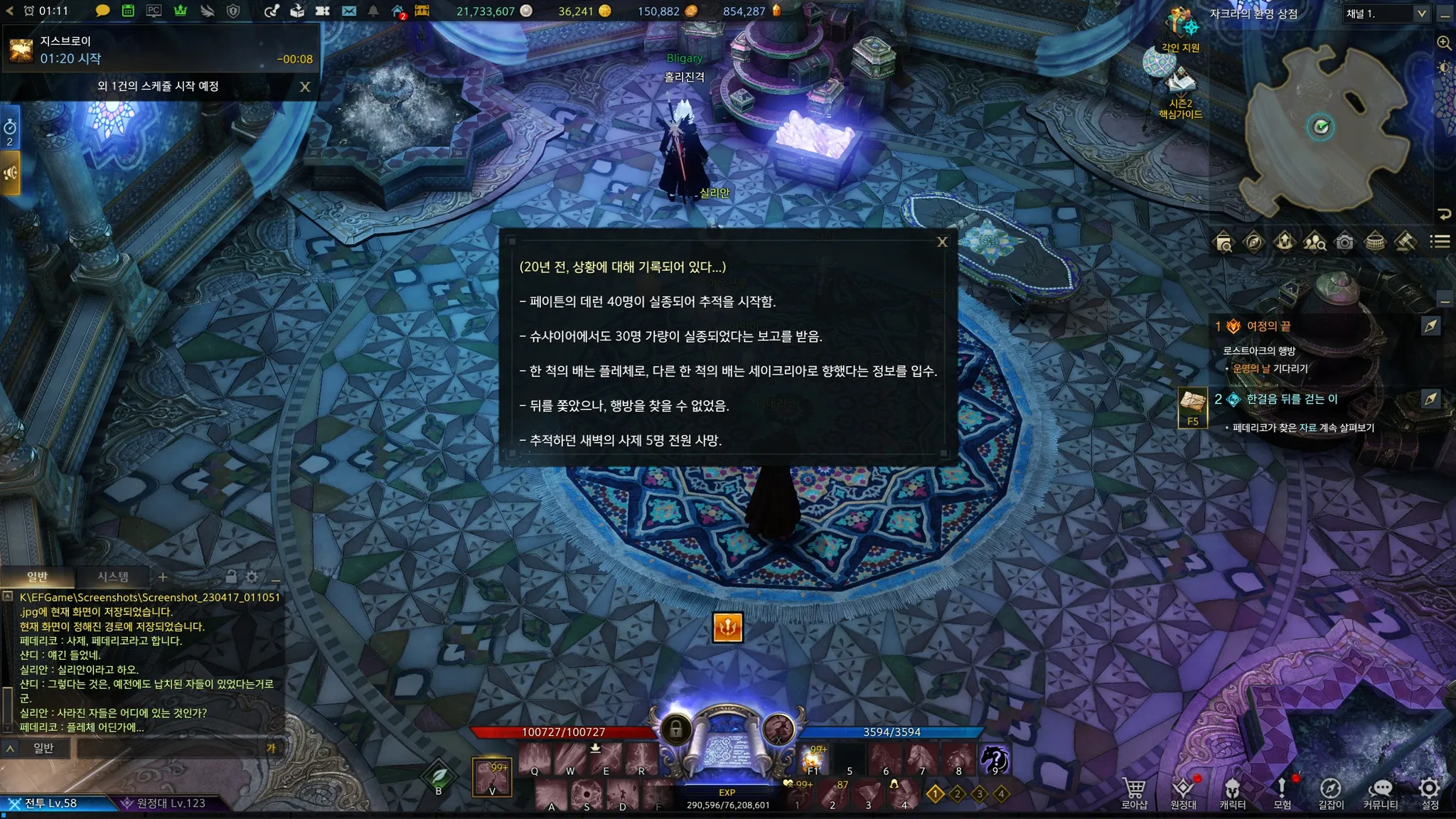Image resolution: width=1456 pixels, height=819 pixels.
Task: Select the 여정의 끝 quest tracker entry
Action: coord(1268,326)
